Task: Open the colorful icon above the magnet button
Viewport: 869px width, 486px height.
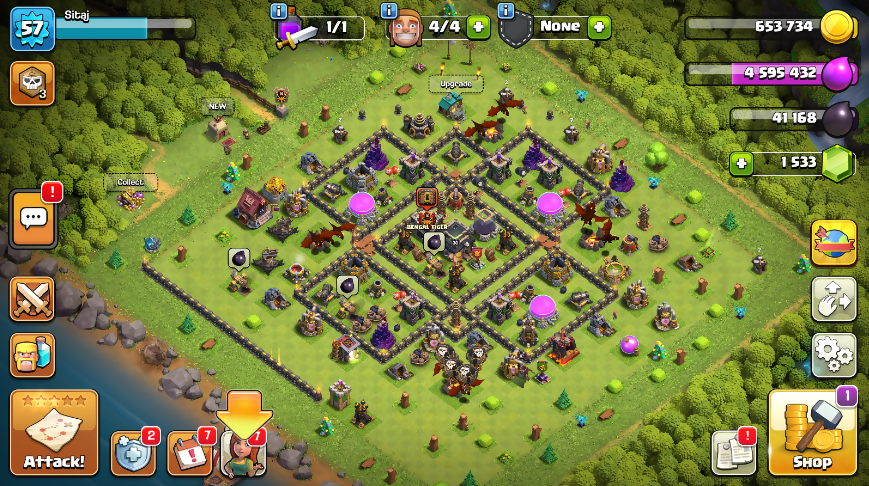Action: [x=833, y=243]
